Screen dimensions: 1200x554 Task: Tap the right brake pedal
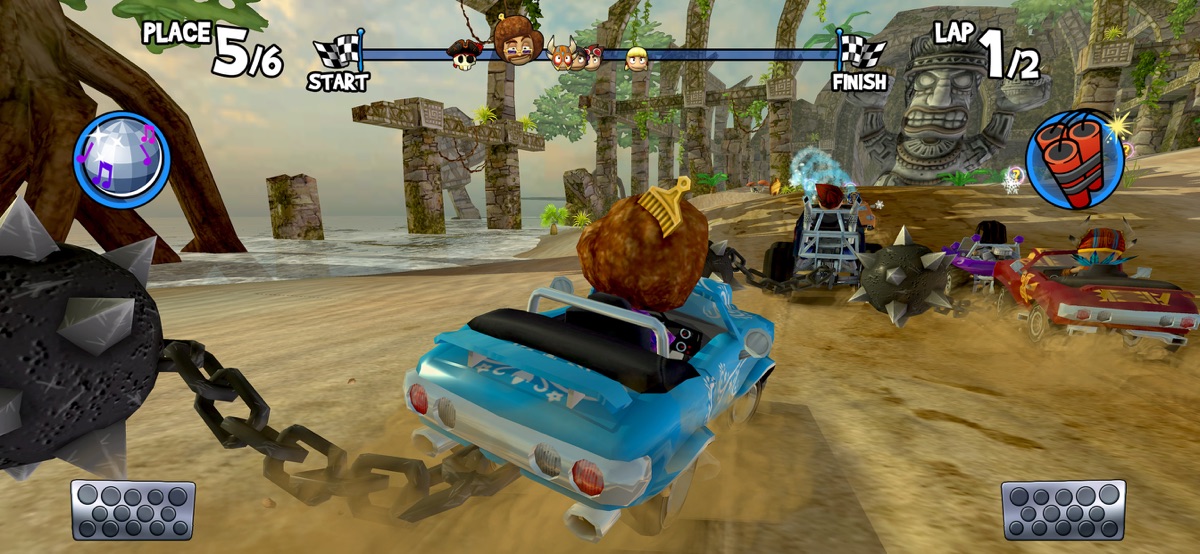1063,509
